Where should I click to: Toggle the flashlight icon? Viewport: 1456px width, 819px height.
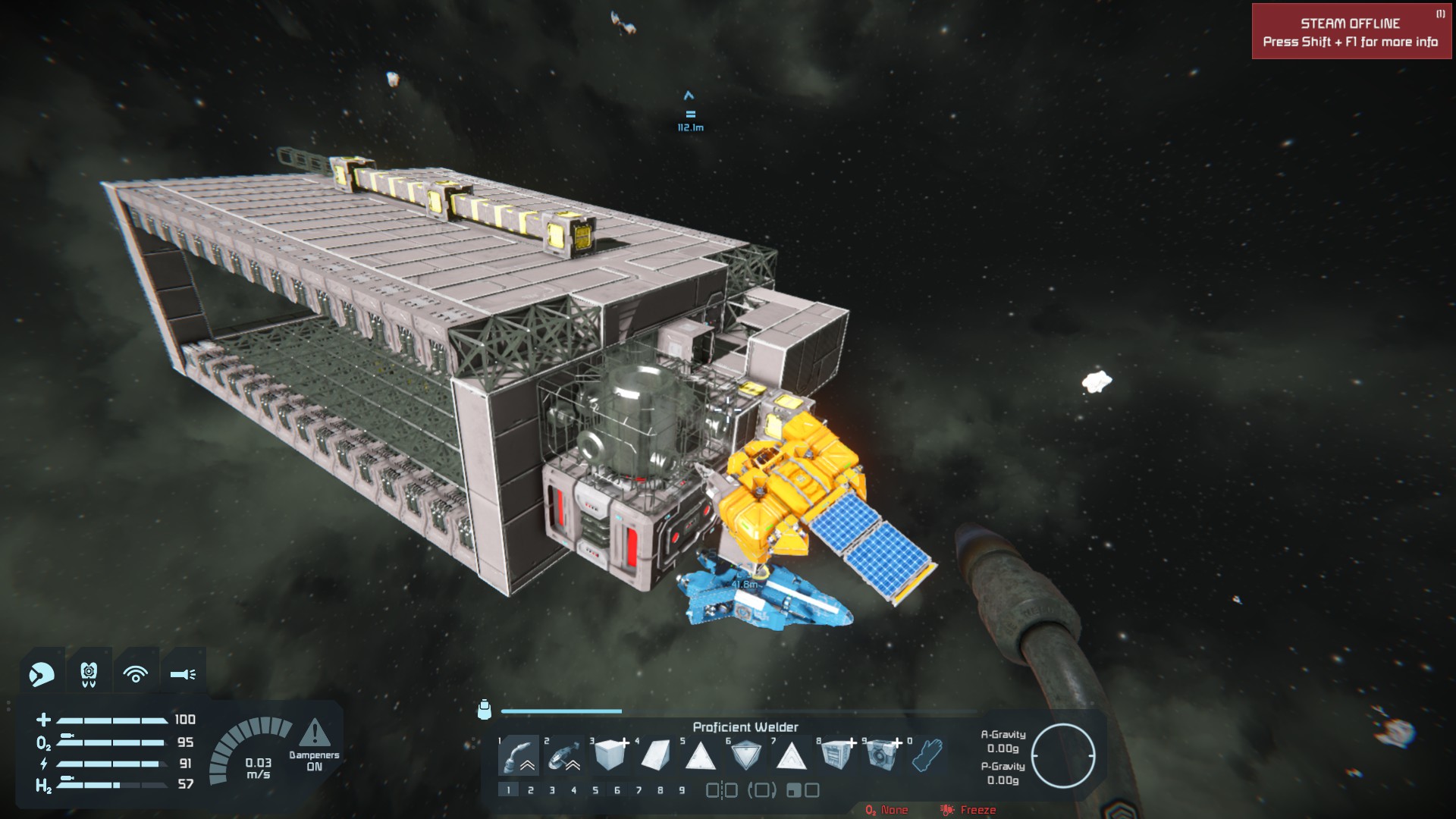[183, 673]
